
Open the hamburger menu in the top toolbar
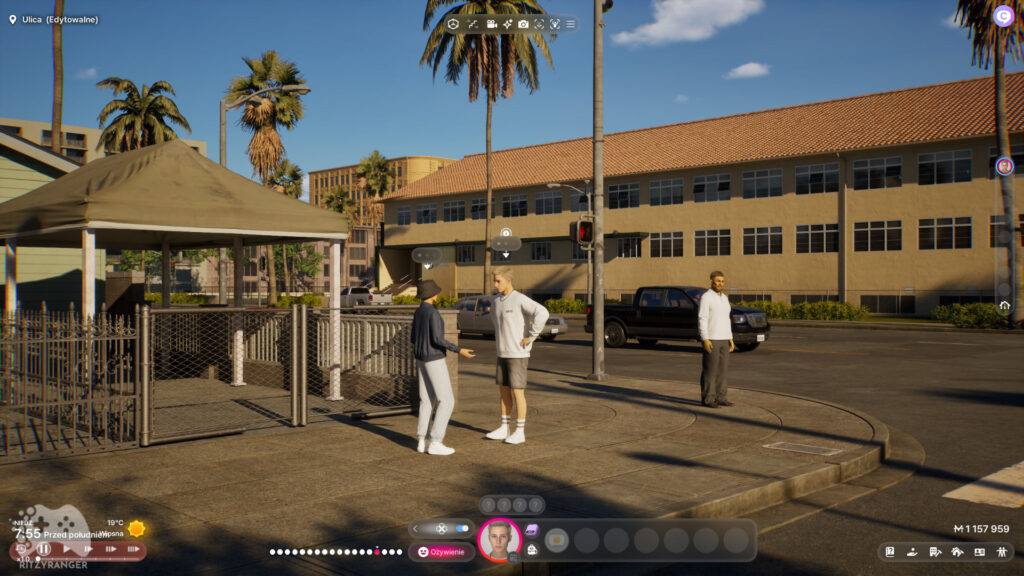[x=571, y=24]
